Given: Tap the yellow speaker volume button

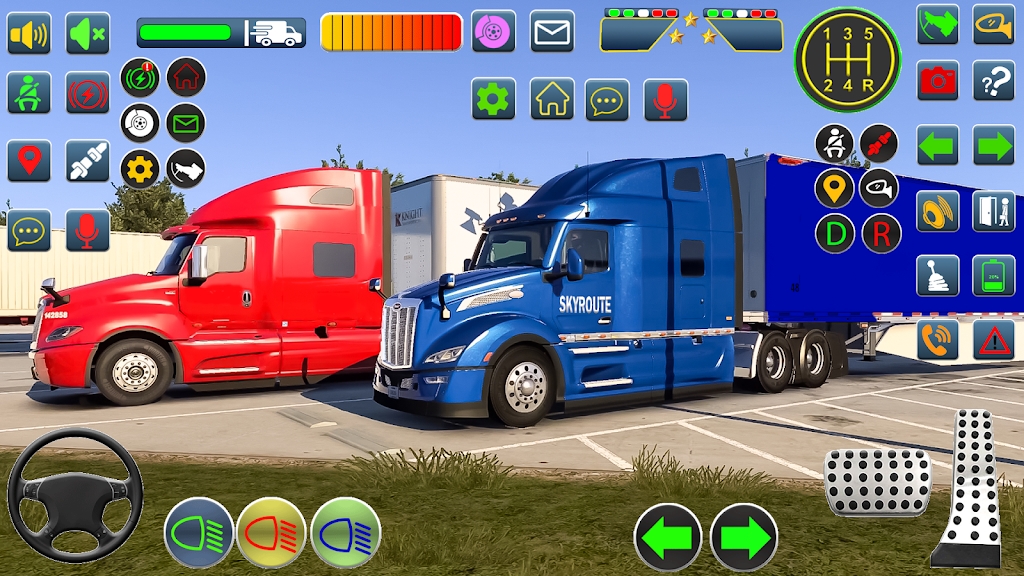Looking at the screenshot, I should click(29, 33).
